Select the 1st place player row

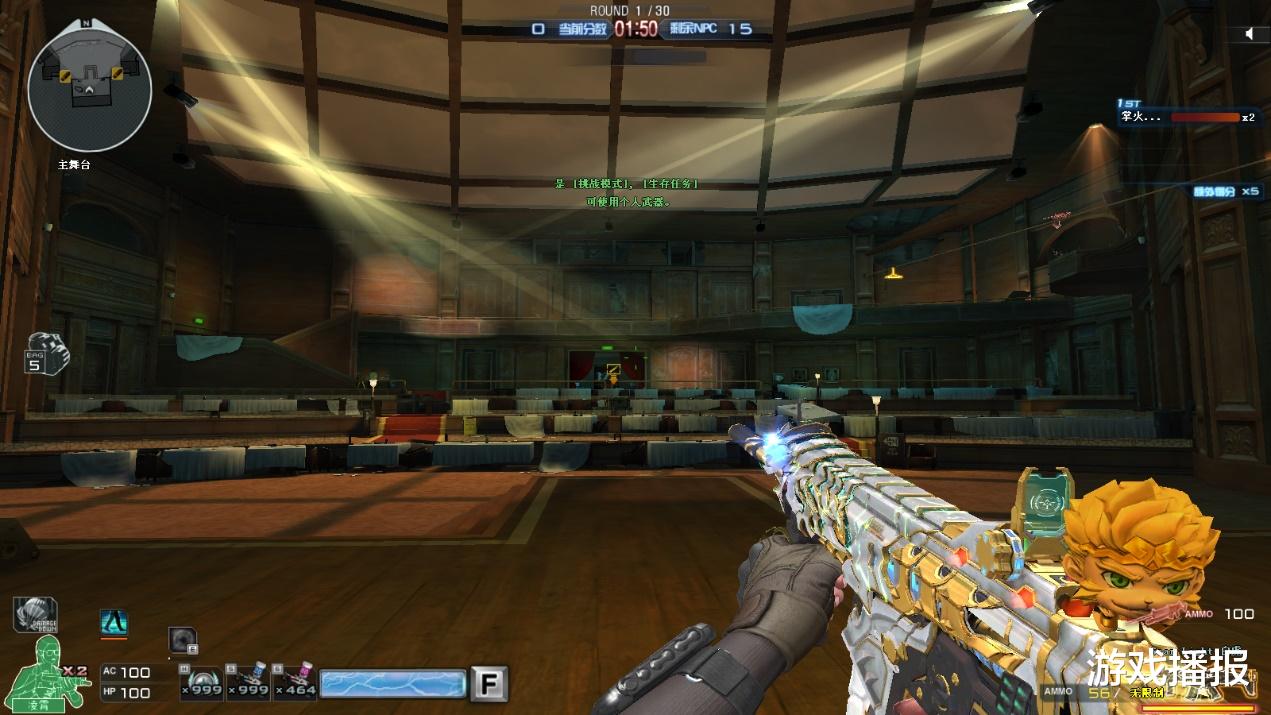[x=1187, y=117]
